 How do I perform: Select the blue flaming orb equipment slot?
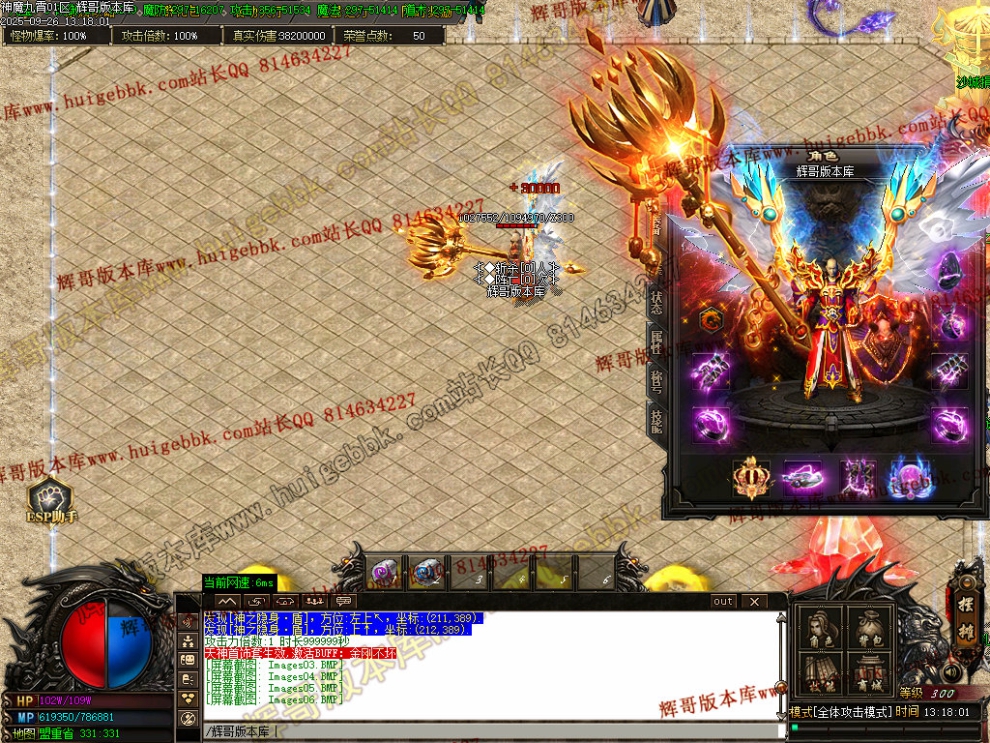pos(911,478)
